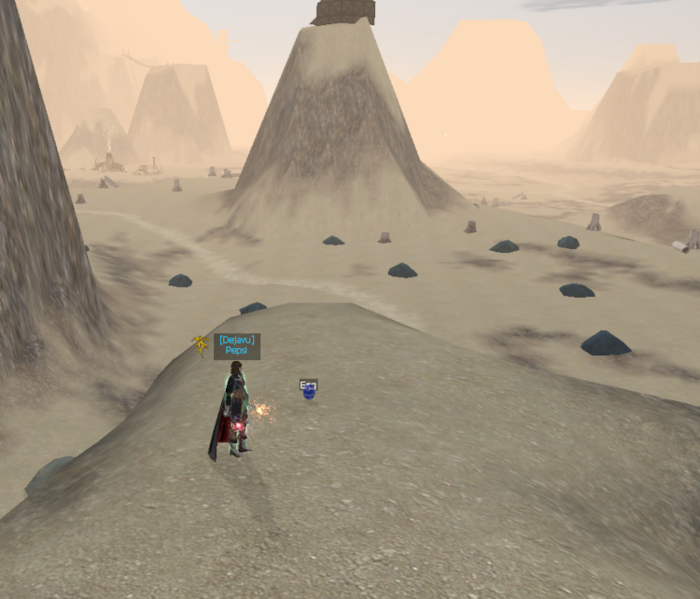Screen dimensions: 700x599
Task: Select the [Dejavu] Pepsi player nameplate
Action: coord(237,346)
